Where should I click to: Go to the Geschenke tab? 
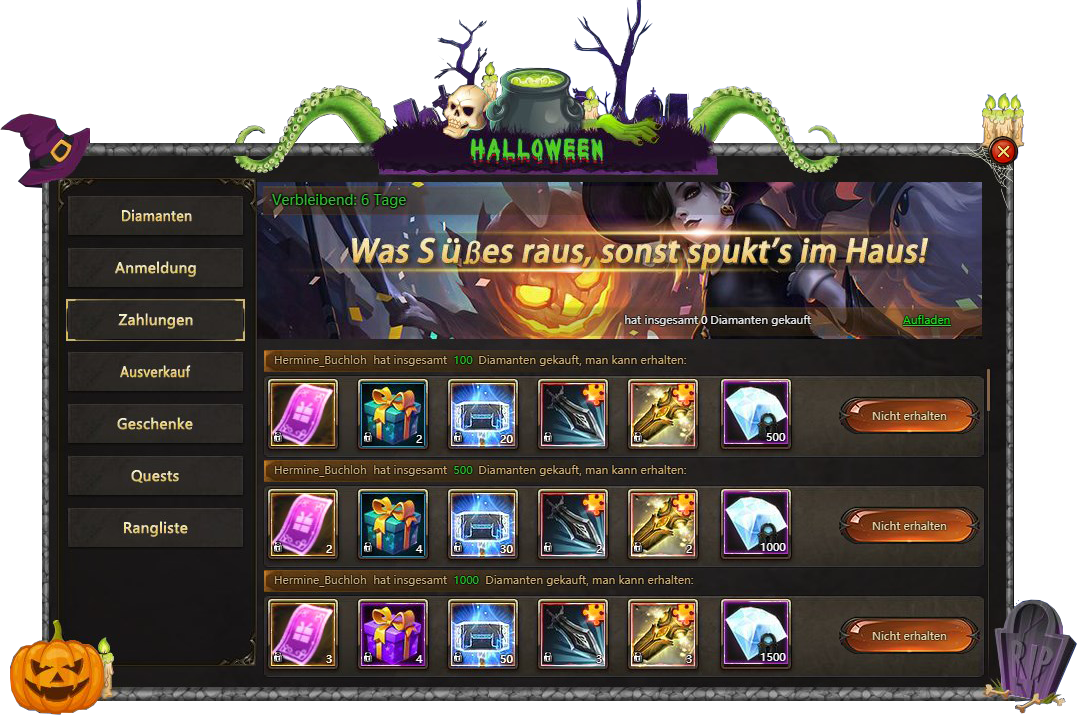point(155,424)
